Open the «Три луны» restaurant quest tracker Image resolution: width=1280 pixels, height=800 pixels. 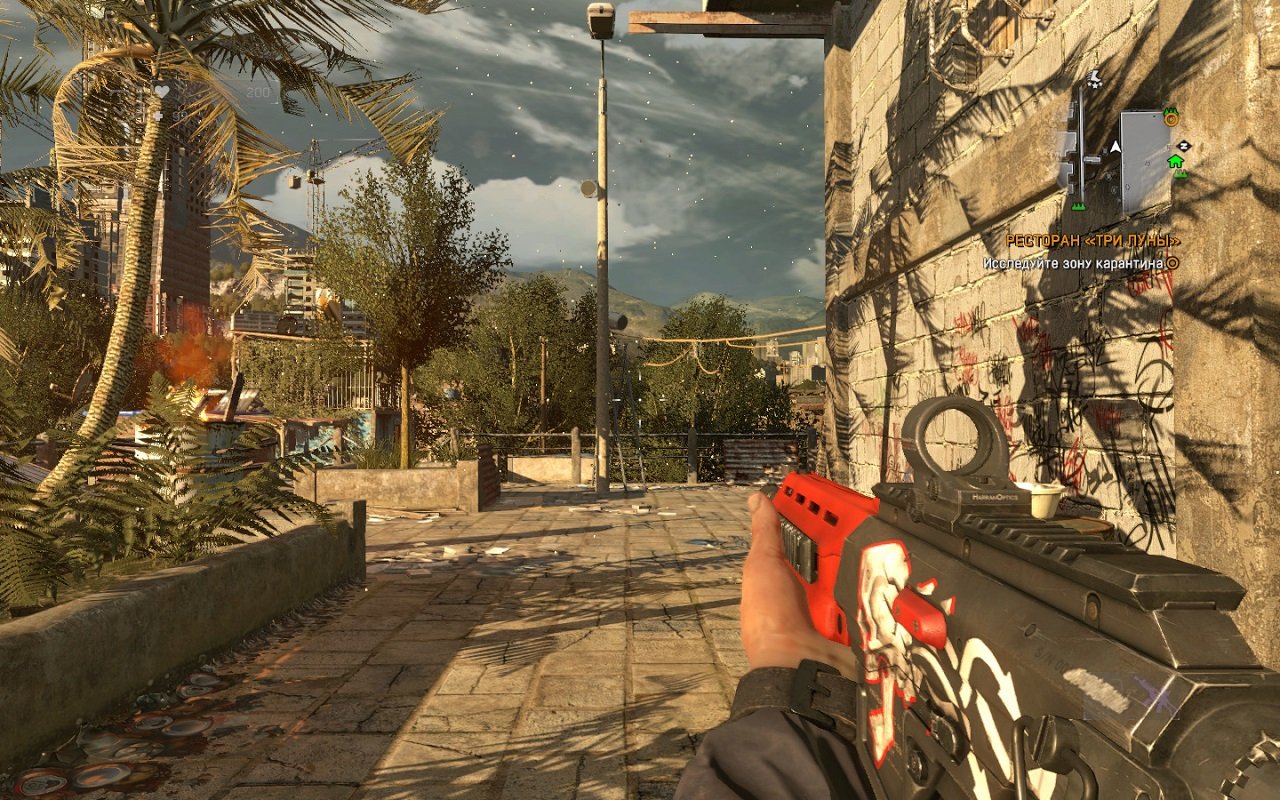pyautogui.click(x=1092, y=241)
